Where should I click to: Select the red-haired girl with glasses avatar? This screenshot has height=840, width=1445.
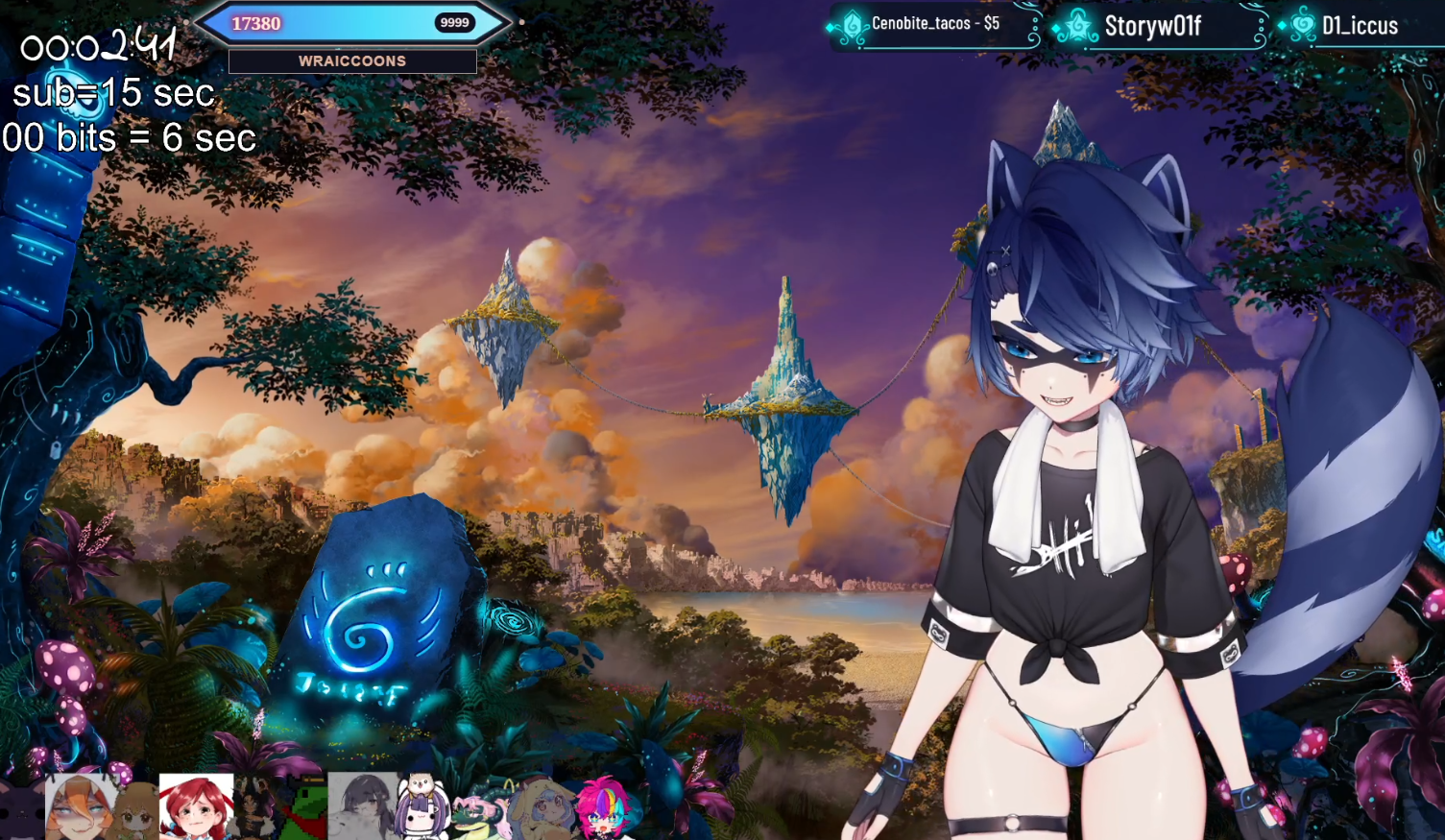pos(196,807)
